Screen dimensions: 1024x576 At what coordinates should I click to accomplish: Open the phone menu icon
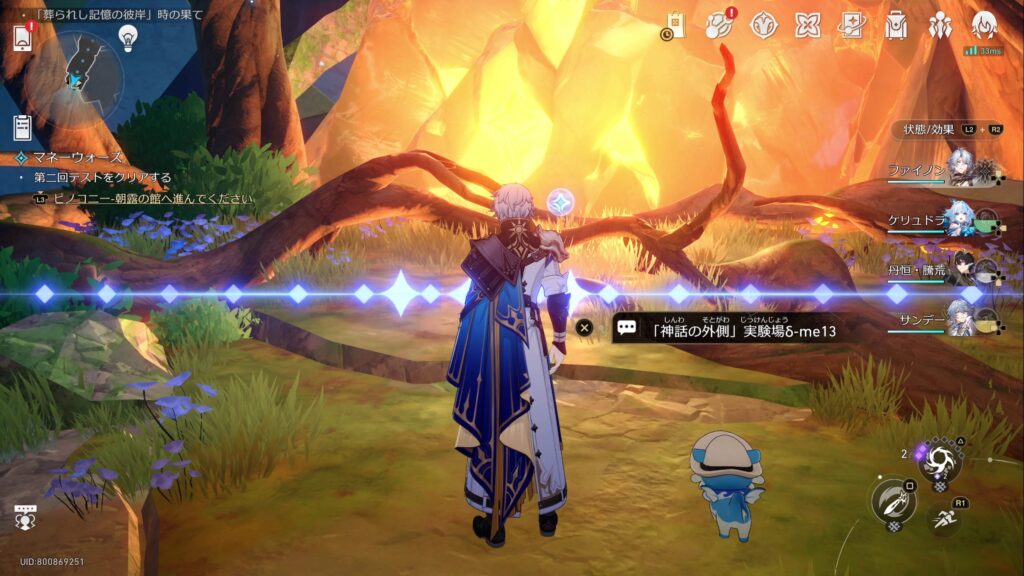(x=23, y=38)
